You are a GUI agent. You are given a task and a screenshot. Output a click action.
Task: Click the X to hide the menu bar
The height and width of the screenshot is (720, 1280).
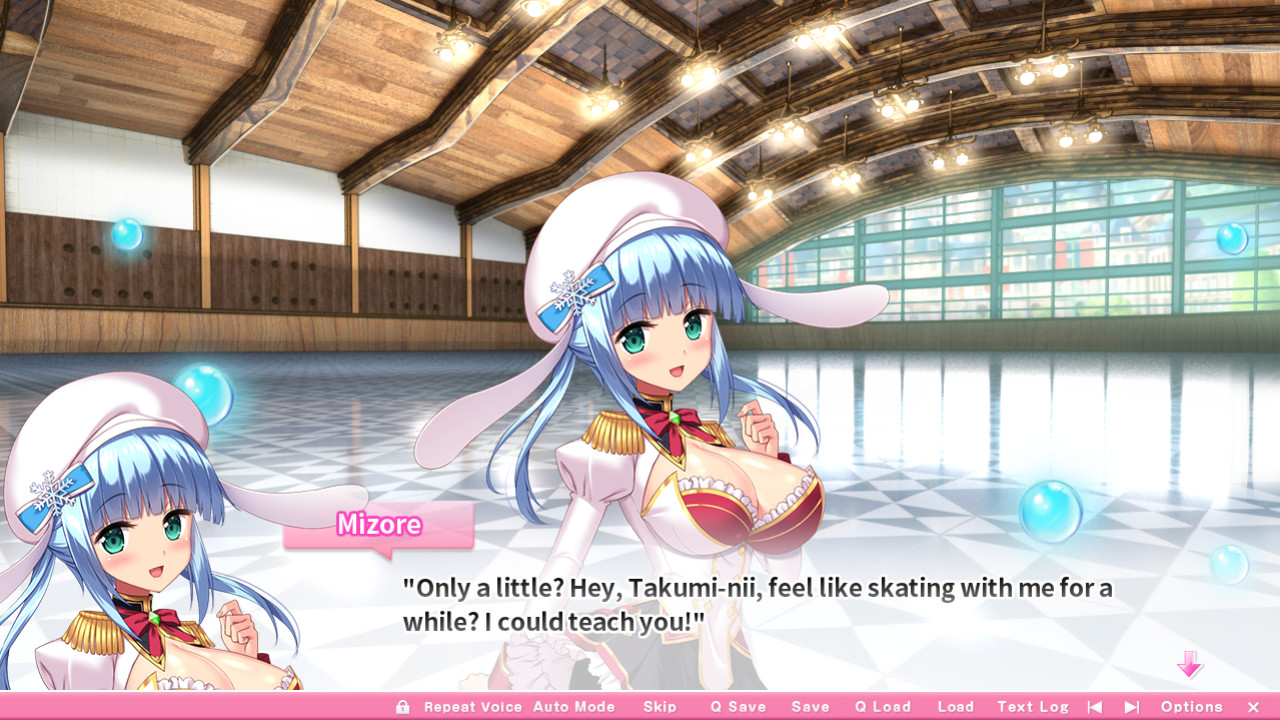pyautogui.click(x=1254, y=706)
